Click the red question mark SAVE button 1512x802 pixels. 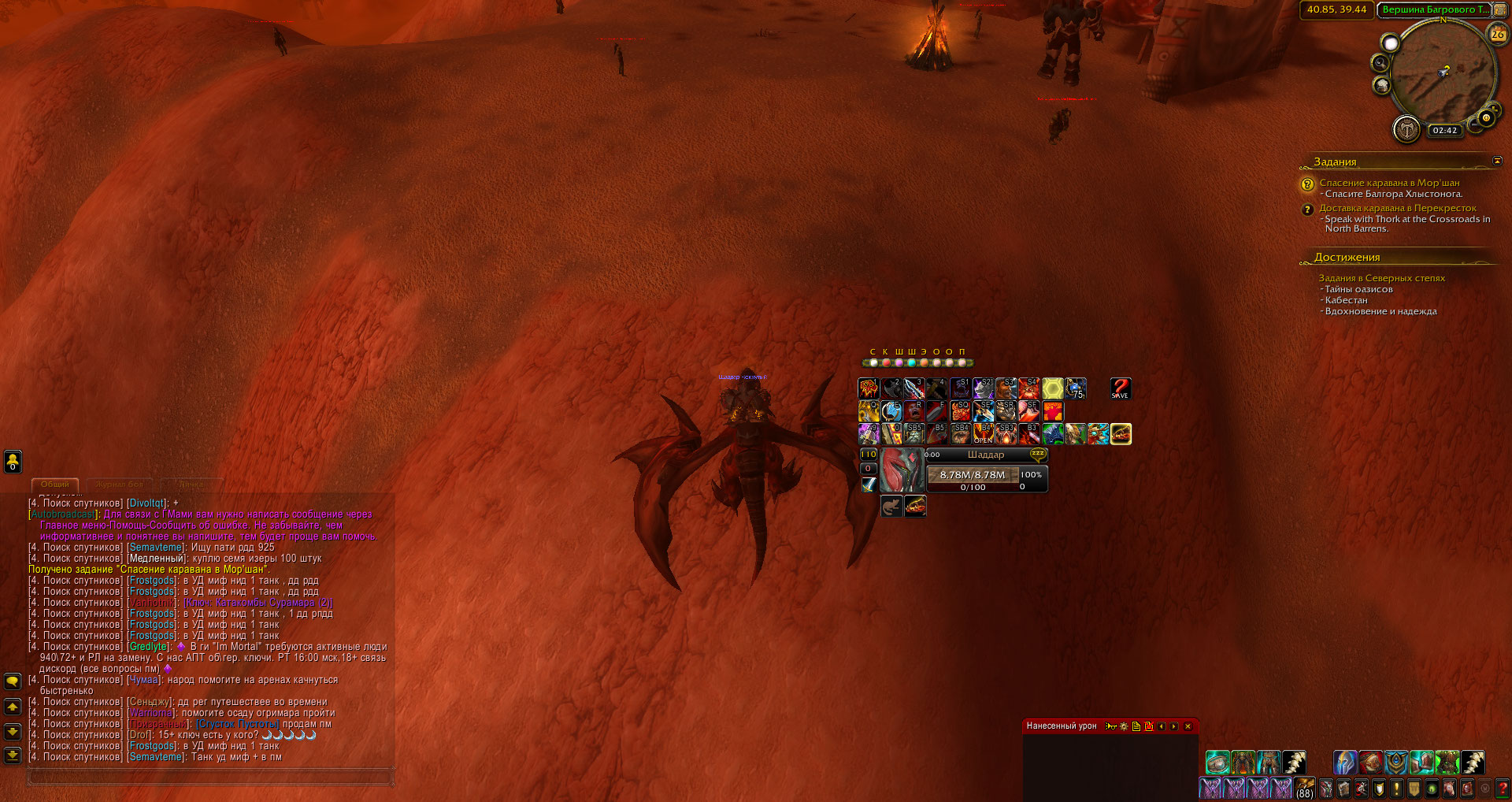(1120, 388)
